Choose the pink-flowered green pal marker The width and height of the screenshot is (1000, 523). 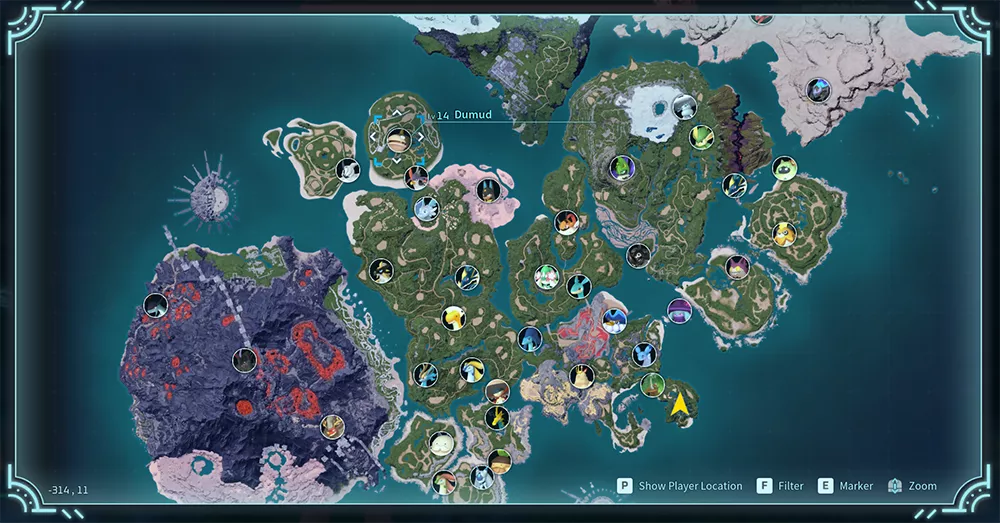(545, 277)
